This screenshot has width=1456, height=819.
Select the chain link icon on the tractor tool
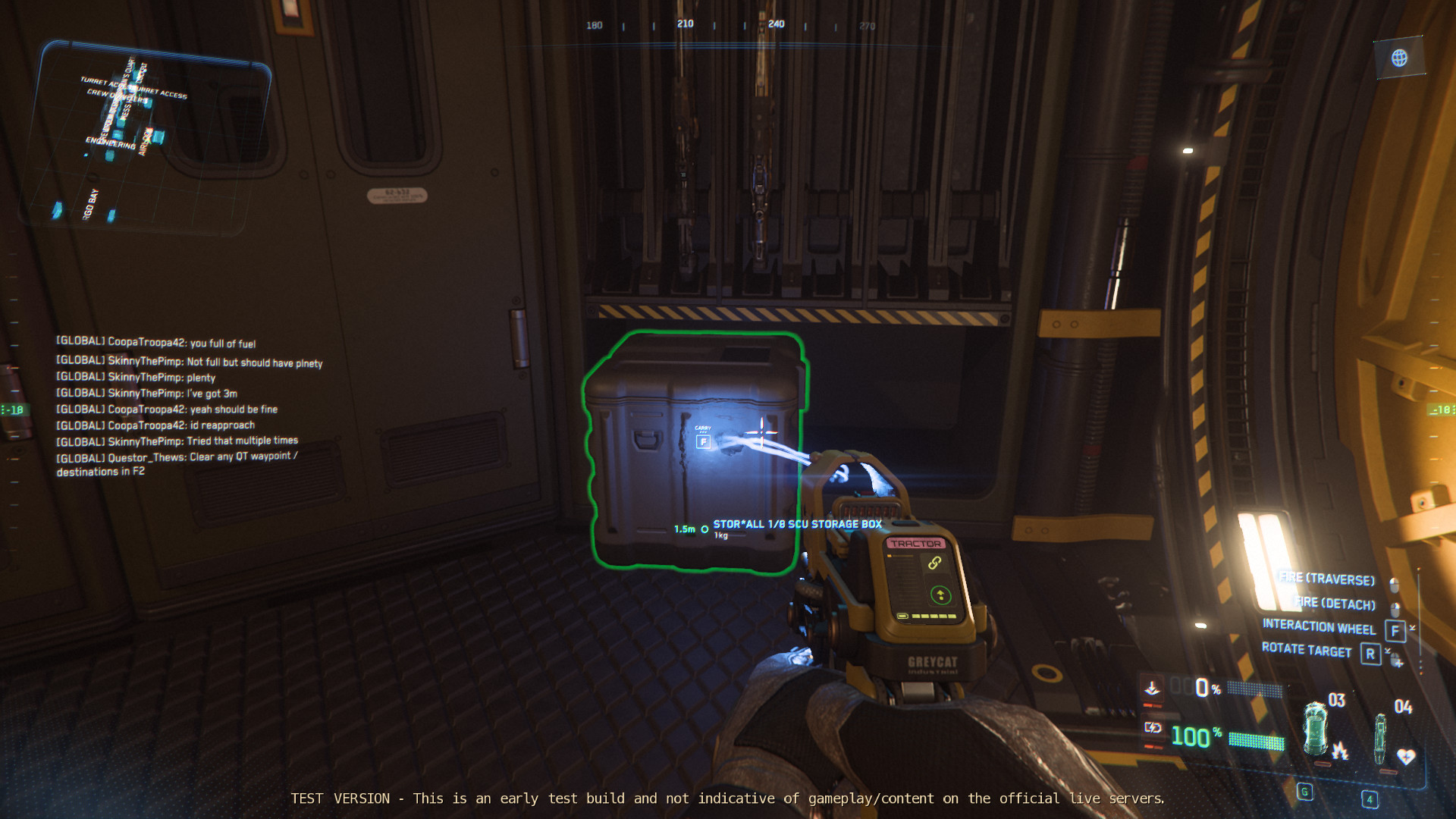tap(935, 563)
